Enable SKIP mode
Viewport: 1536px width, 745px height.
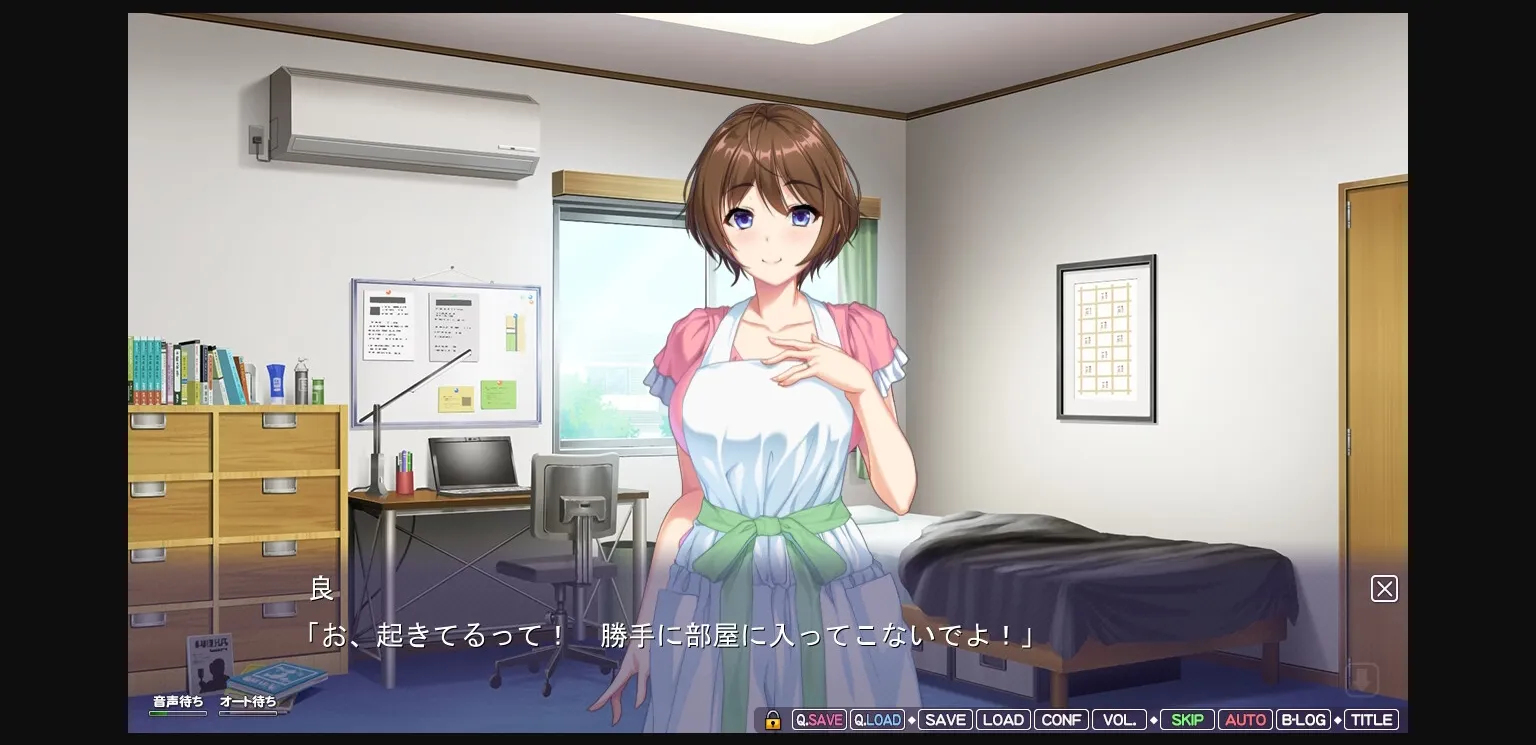[x=1187, y=719]
